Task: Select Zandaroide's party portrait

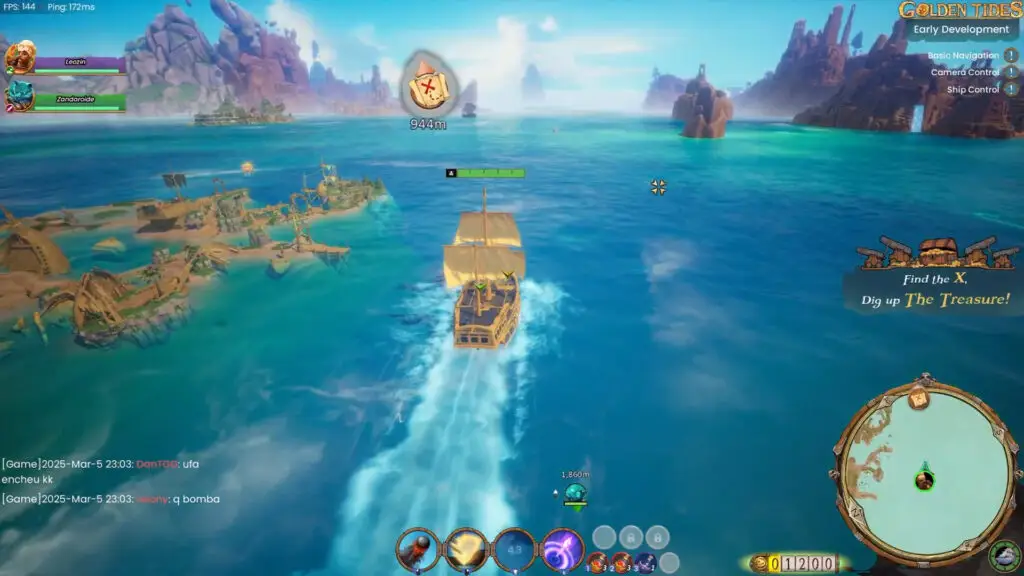Action: tap(19, 95)
